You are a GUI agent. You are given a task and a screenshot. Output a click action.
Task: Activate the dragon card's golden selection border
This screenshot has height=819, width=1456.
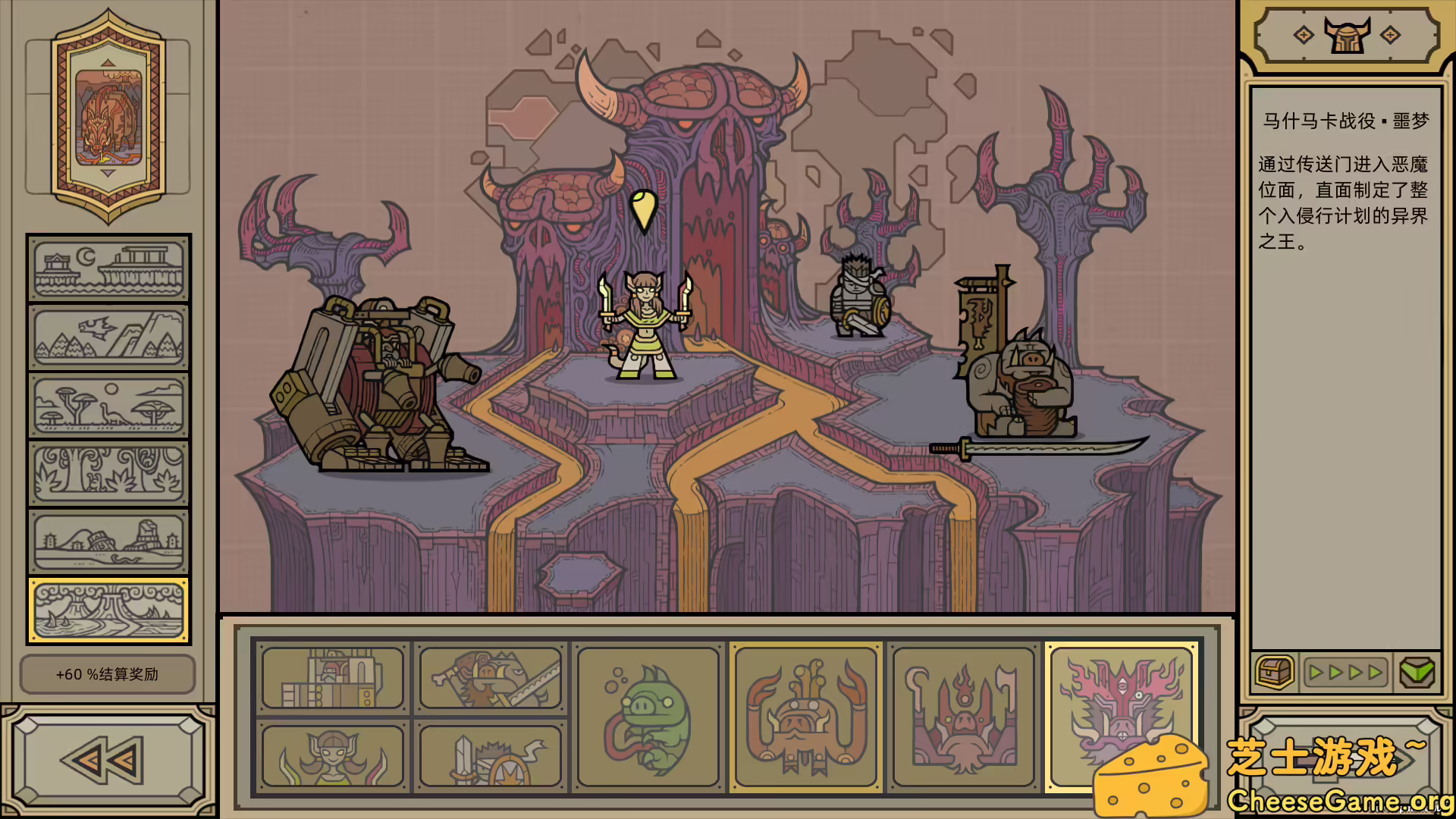tap(1122, 717)
